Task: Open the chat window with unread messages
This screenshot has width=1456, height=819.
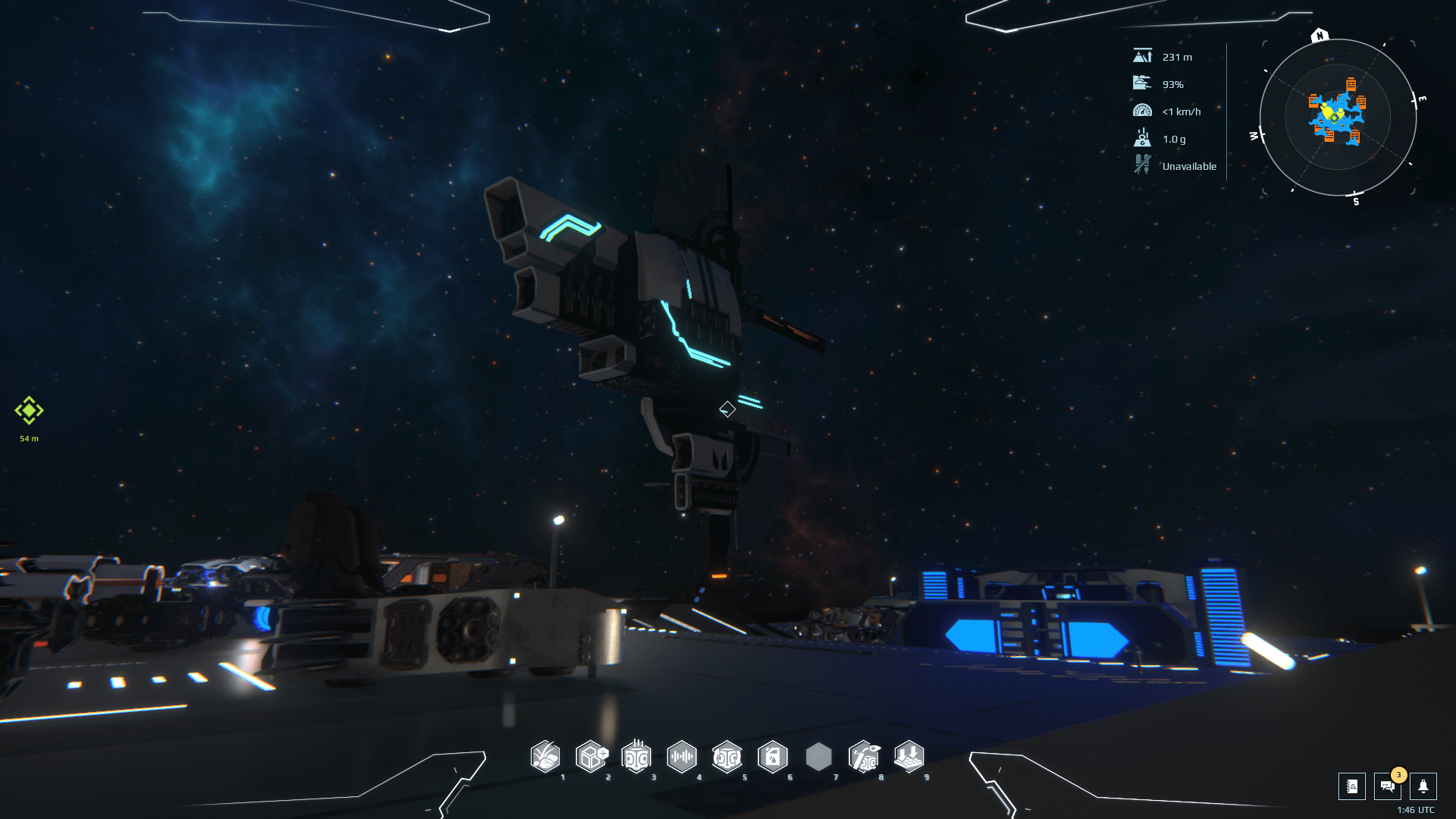Action: click(1386, 788)
